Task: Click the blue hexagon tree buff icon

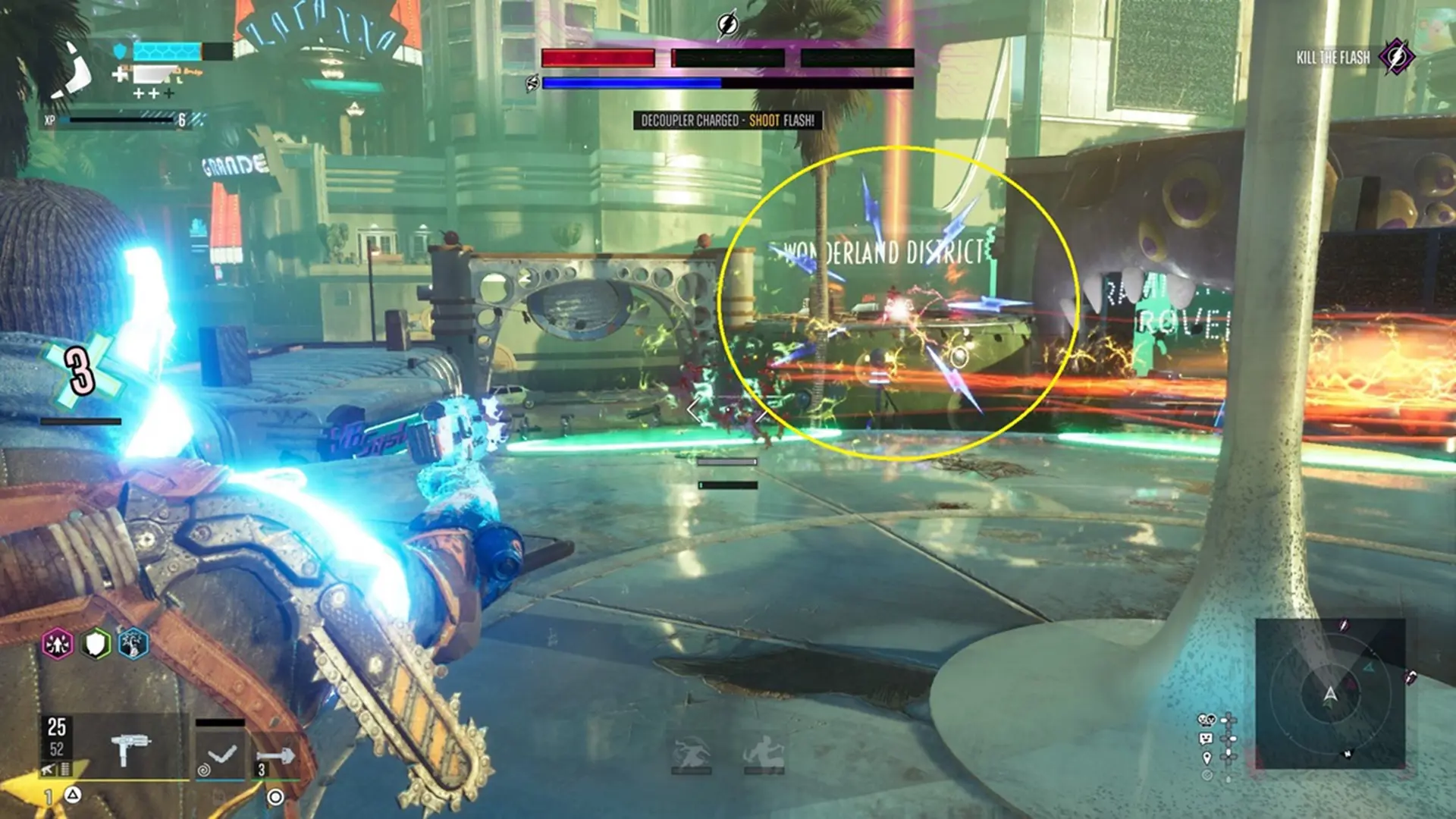Action: tap(133, 645)
